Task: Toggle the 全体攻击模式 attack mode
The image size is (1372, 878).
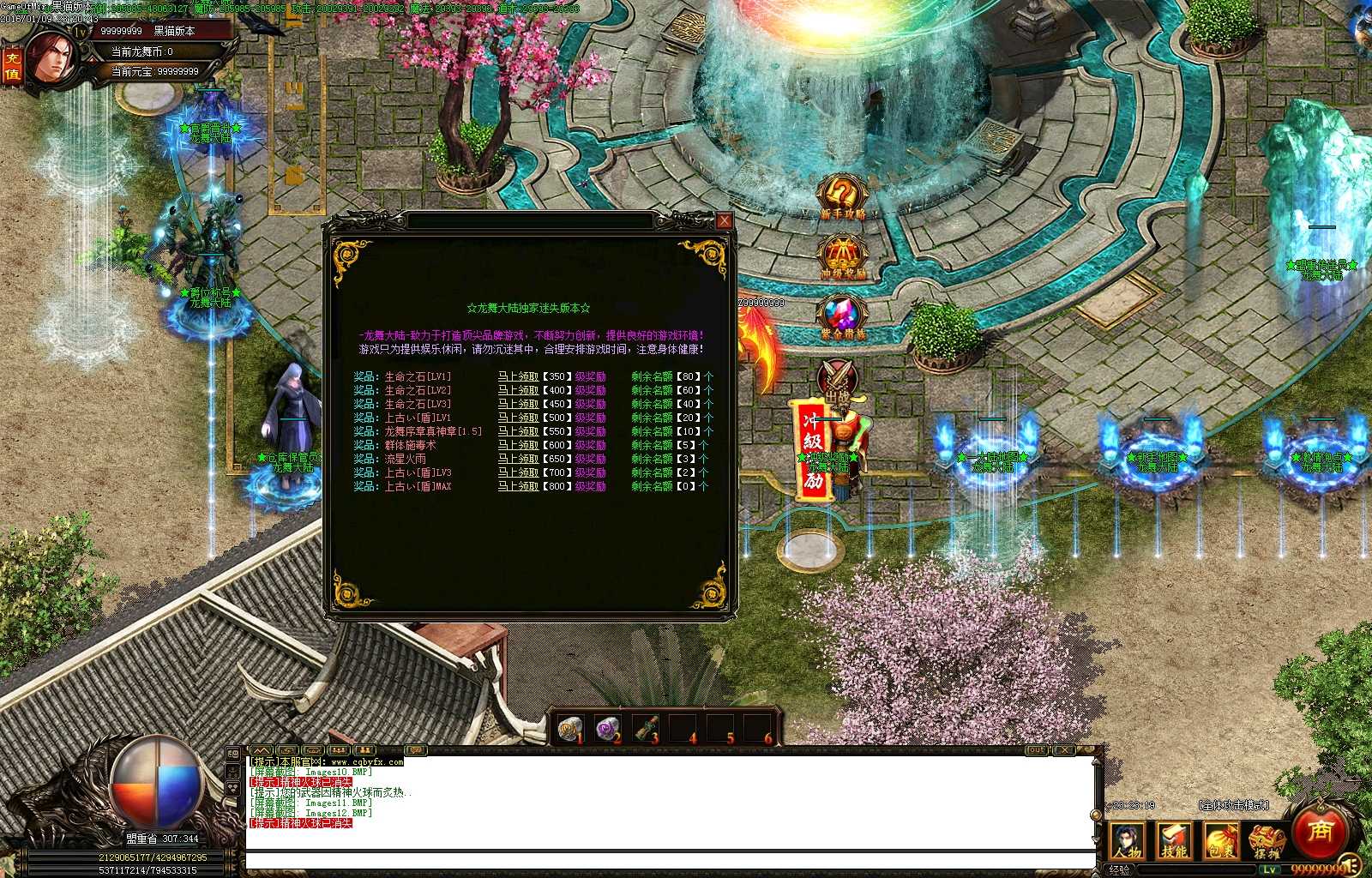Action: click(x=1233, y=805)
